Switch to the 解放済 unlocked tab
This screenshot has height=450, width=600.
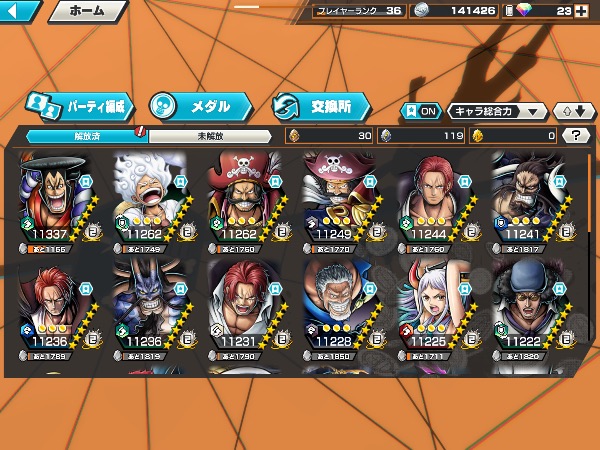[x=82, y=135]
